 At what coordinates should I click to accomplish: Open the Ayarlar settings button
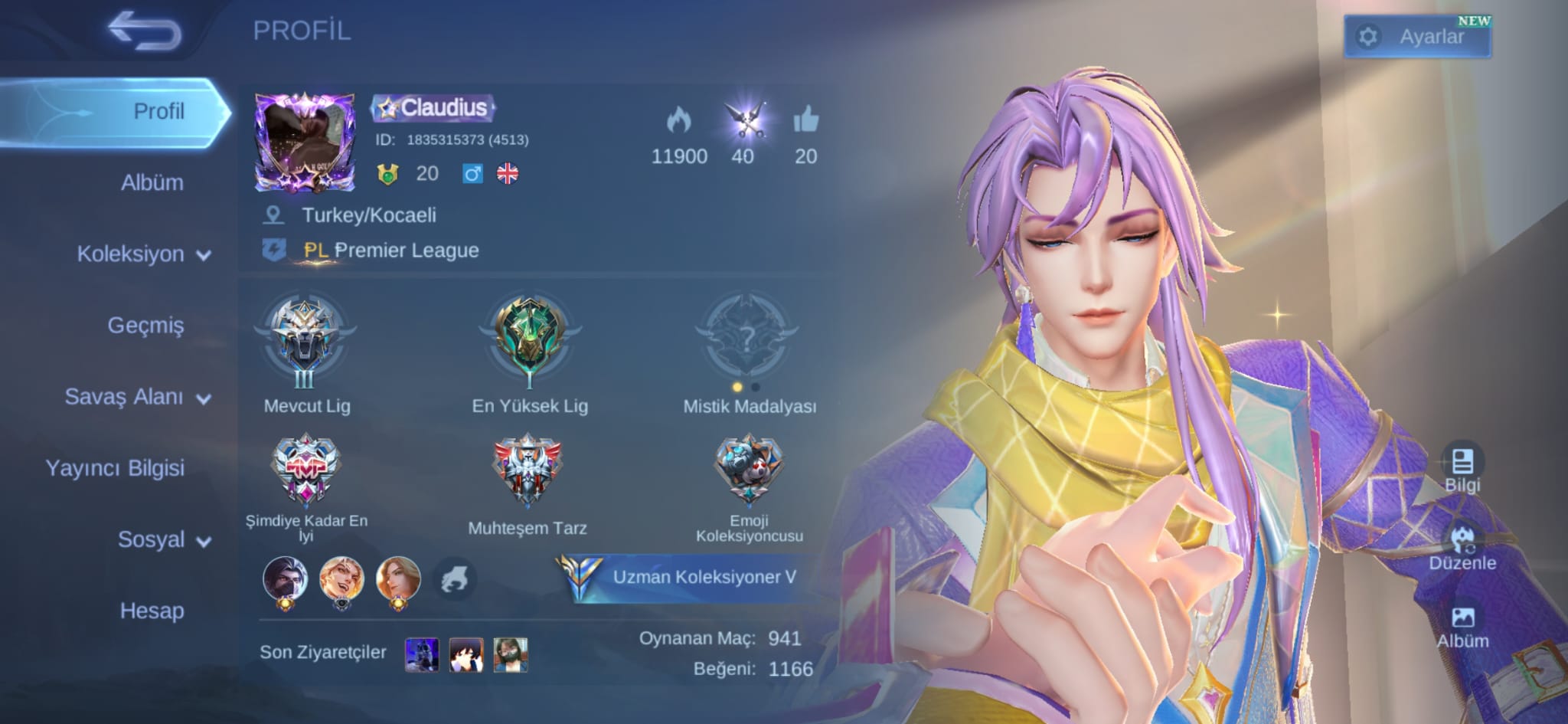[x=1417, y=37]
